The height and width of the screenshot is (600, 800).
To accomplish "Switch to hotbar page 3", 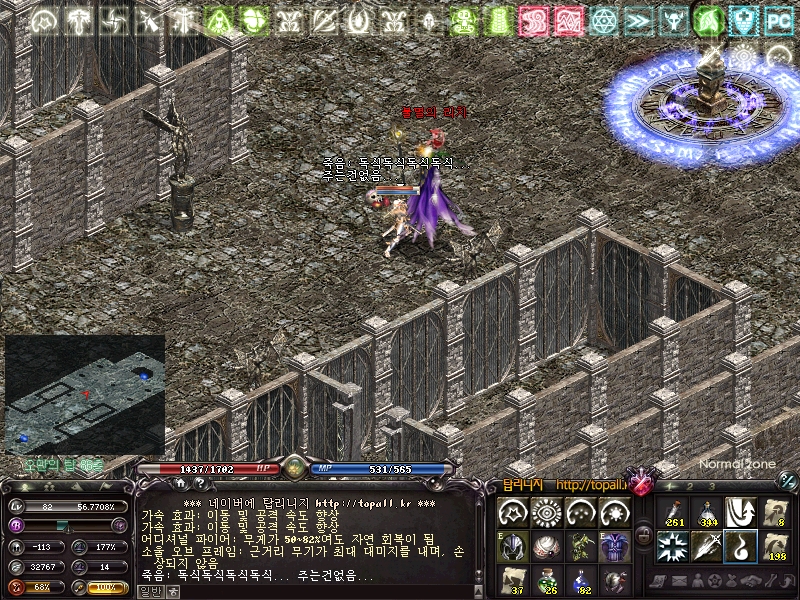I will click(x=711, y=485).
